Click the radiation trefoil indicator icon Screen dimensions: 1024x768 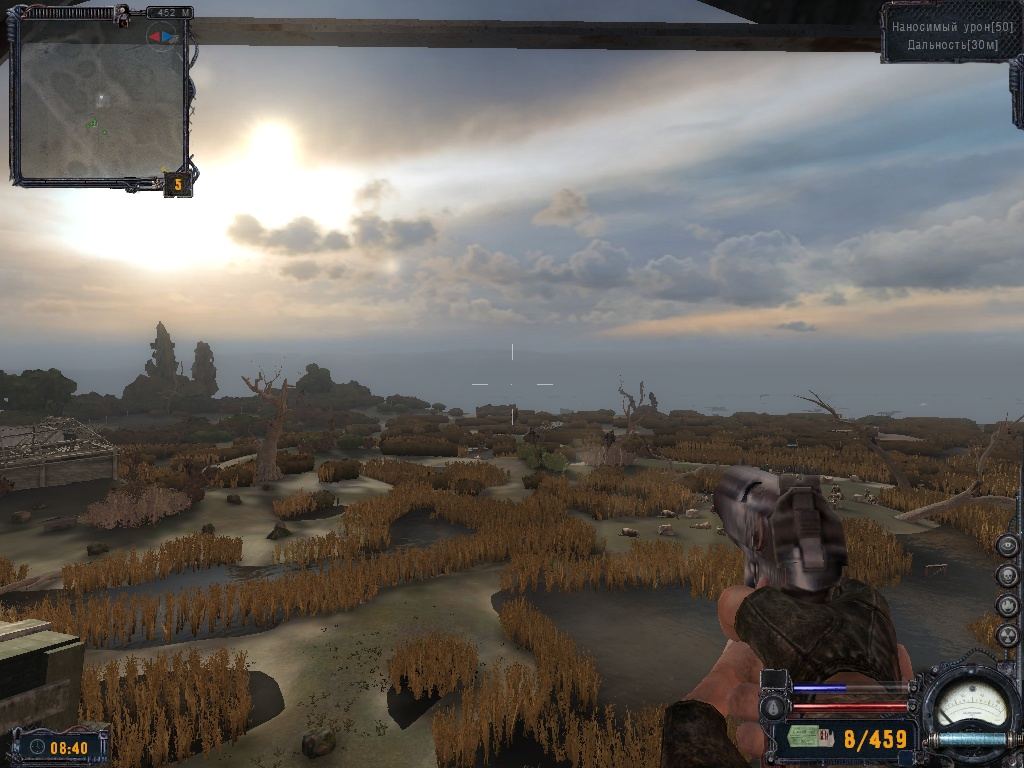[1007, 635]
